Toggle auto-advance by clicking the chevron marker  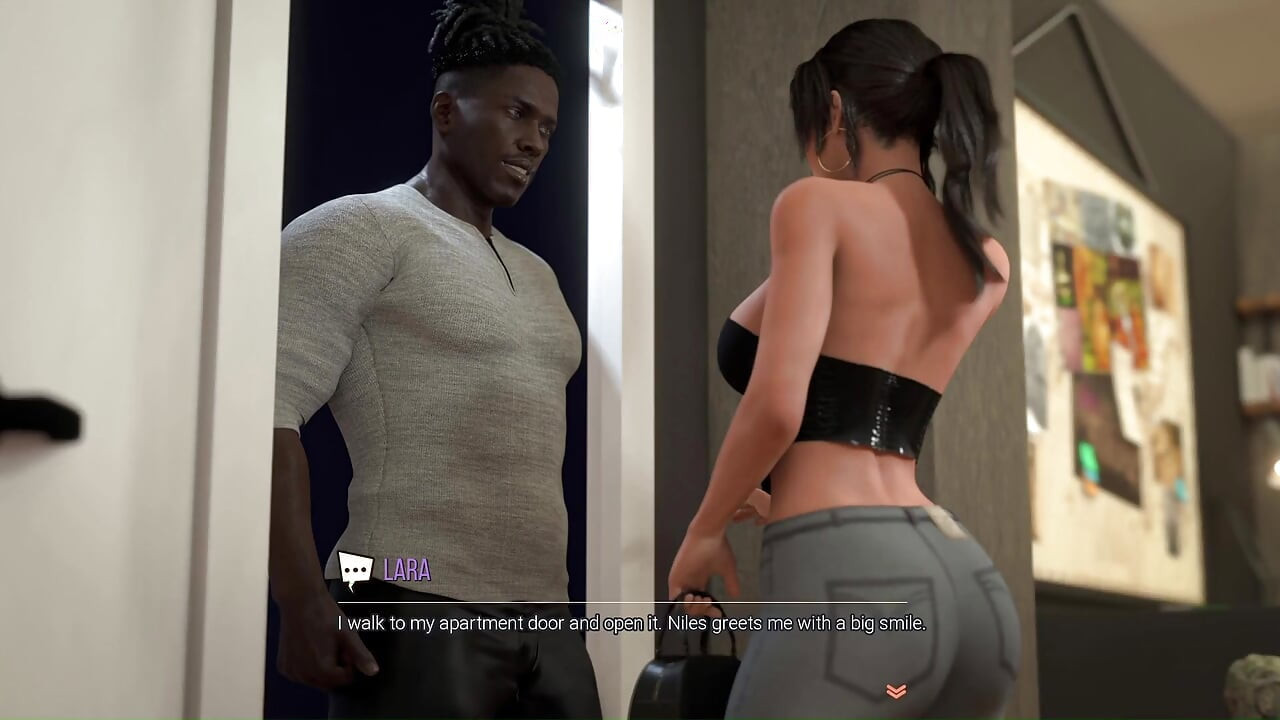click(x=895, y=690)
